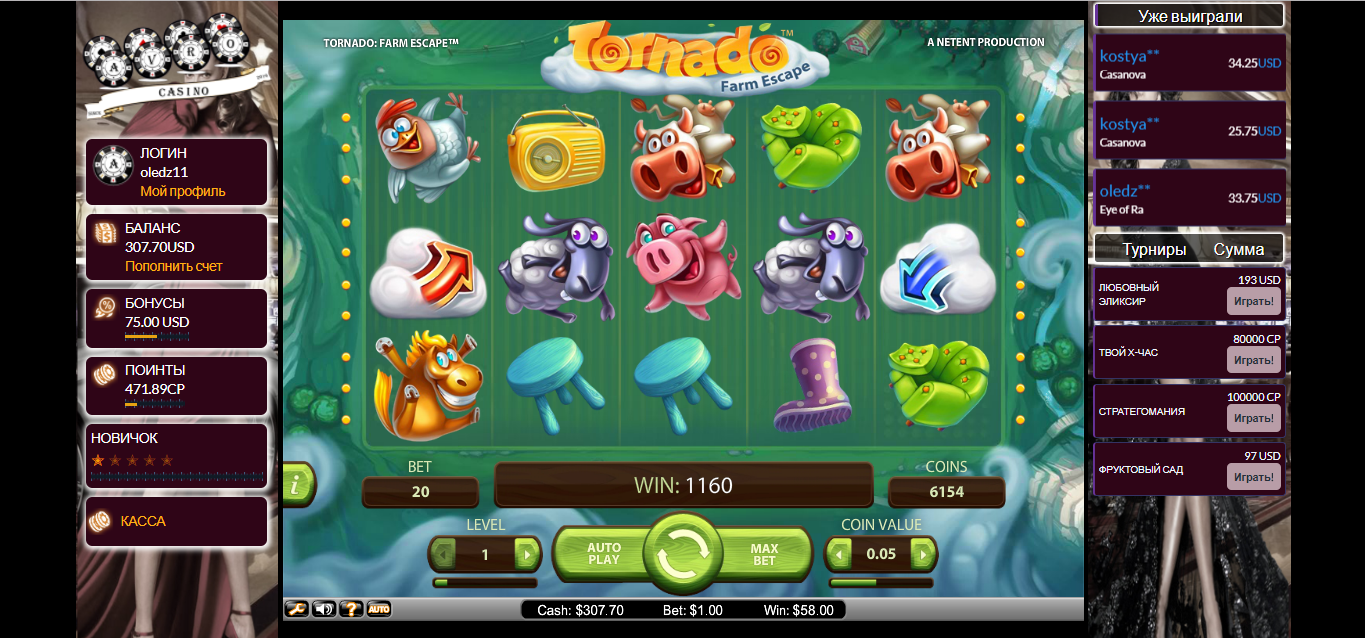1365x638 pixels.
Task: Place the Max Bet
Action: (764, 553)
